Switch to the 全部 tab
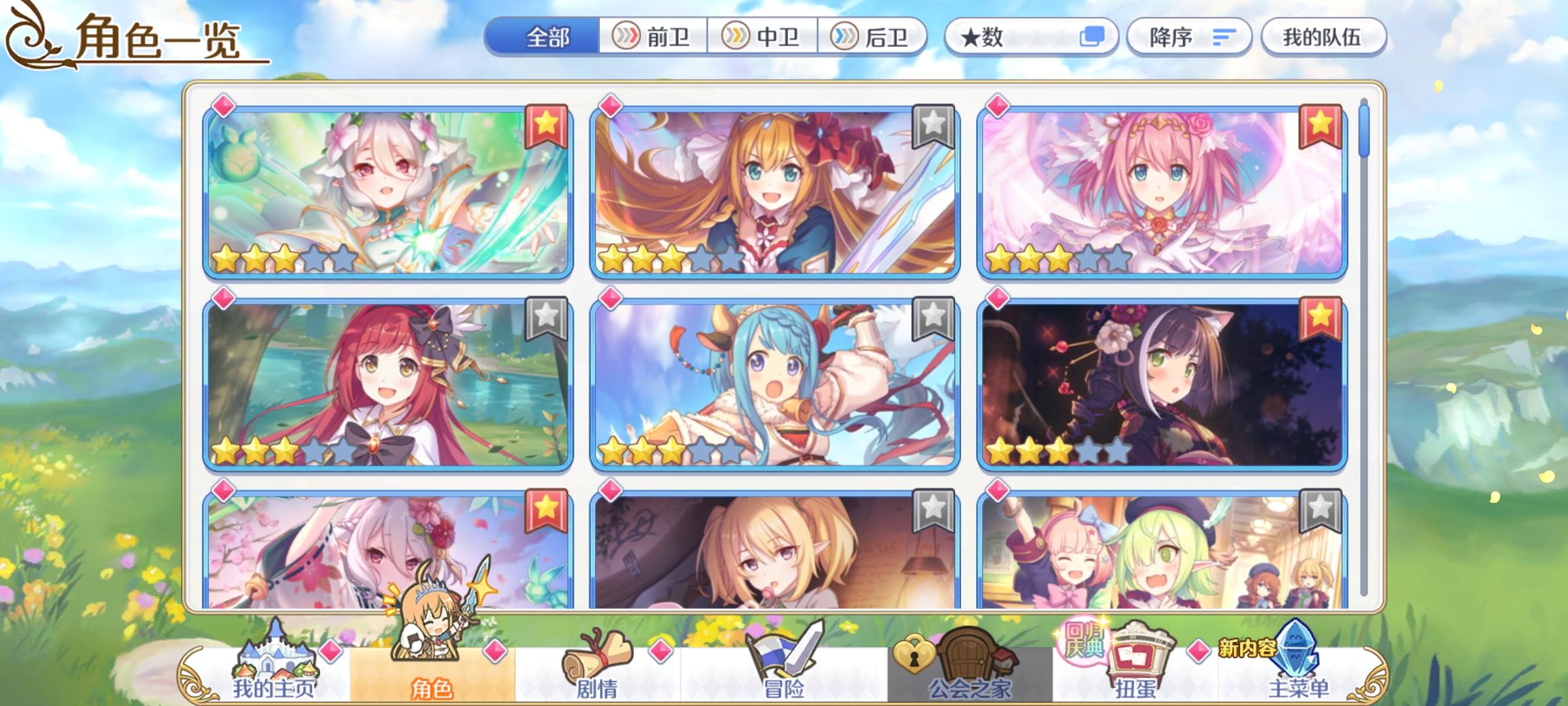Image resolution: width=1568 pixels, height=706 pixels. coord(547,37)
